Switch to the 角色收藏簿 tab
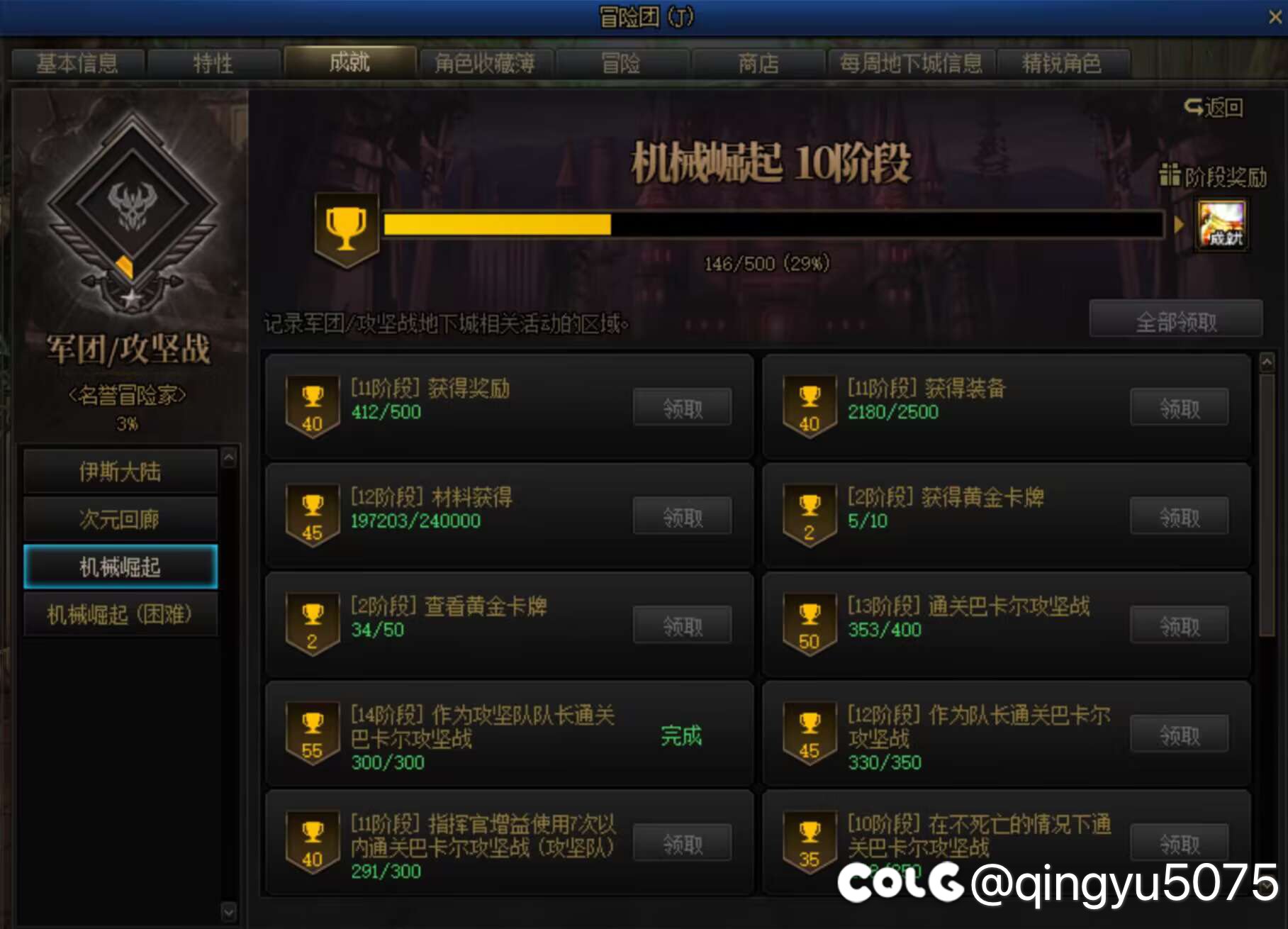The image size is (1288, 929). (485, 63)
